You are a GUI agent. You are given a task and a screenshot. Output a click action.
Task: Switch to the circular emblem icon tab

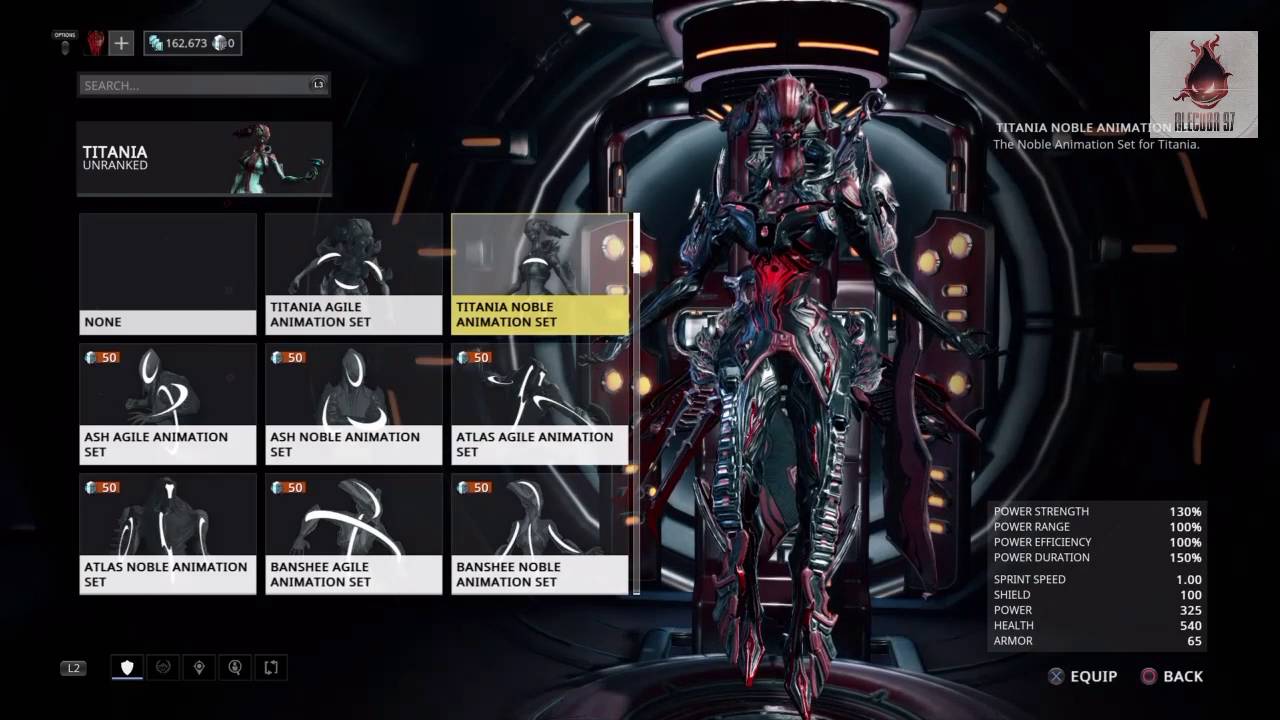(x=163, y=667)
